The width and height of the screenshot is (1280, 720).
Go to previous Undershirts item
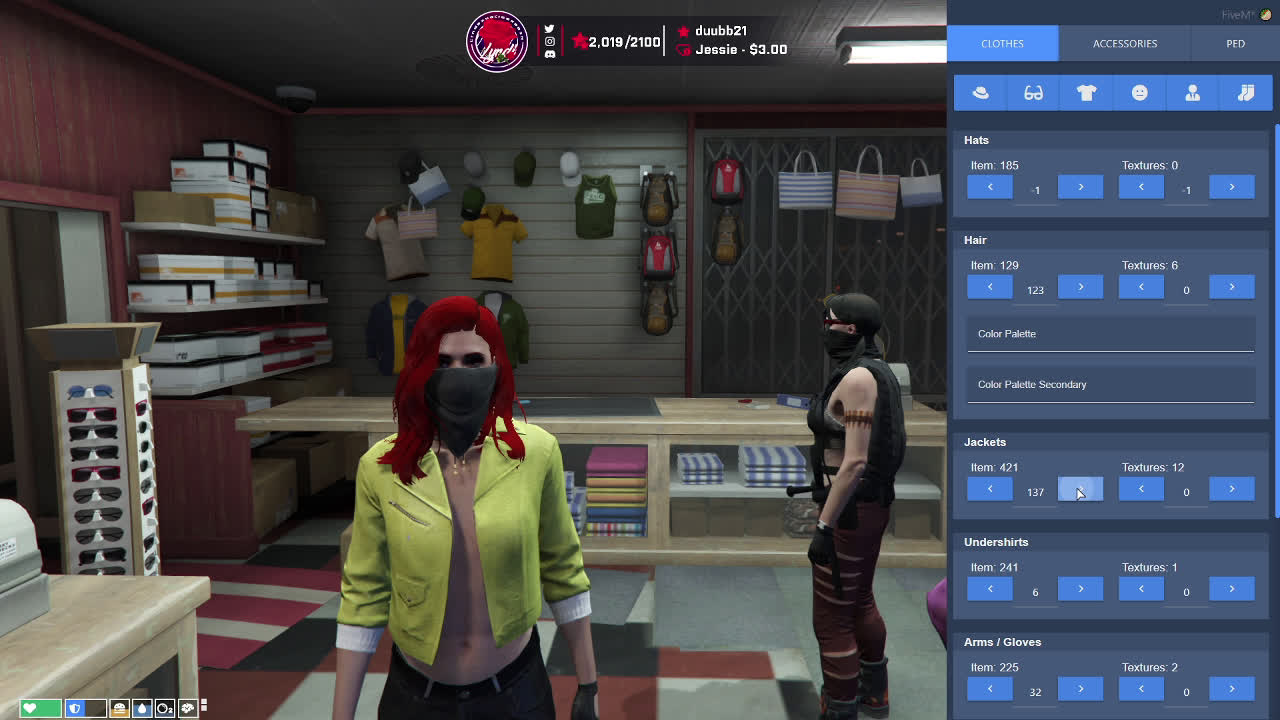coord(990,589)
